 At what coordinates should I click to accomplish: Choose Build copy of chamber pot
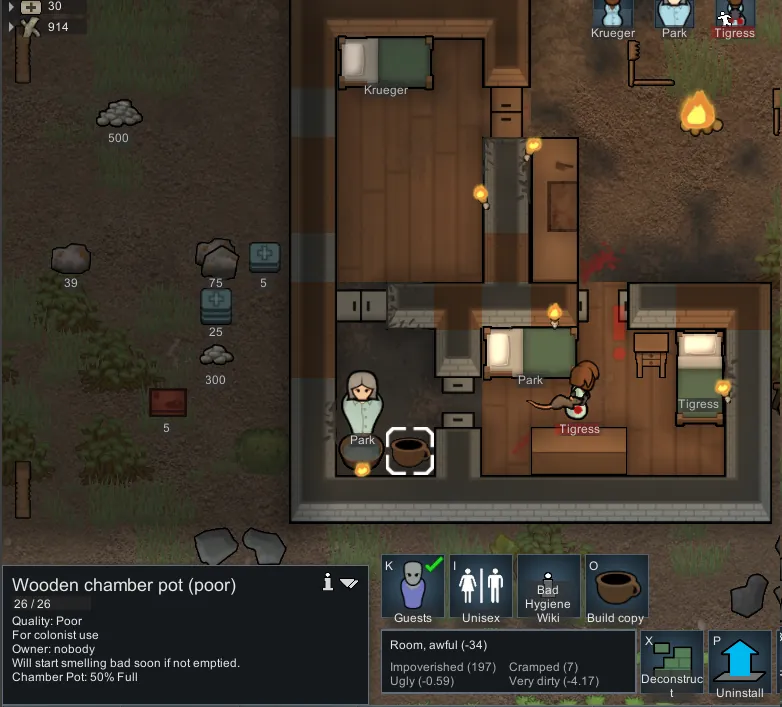click(616, 588)
